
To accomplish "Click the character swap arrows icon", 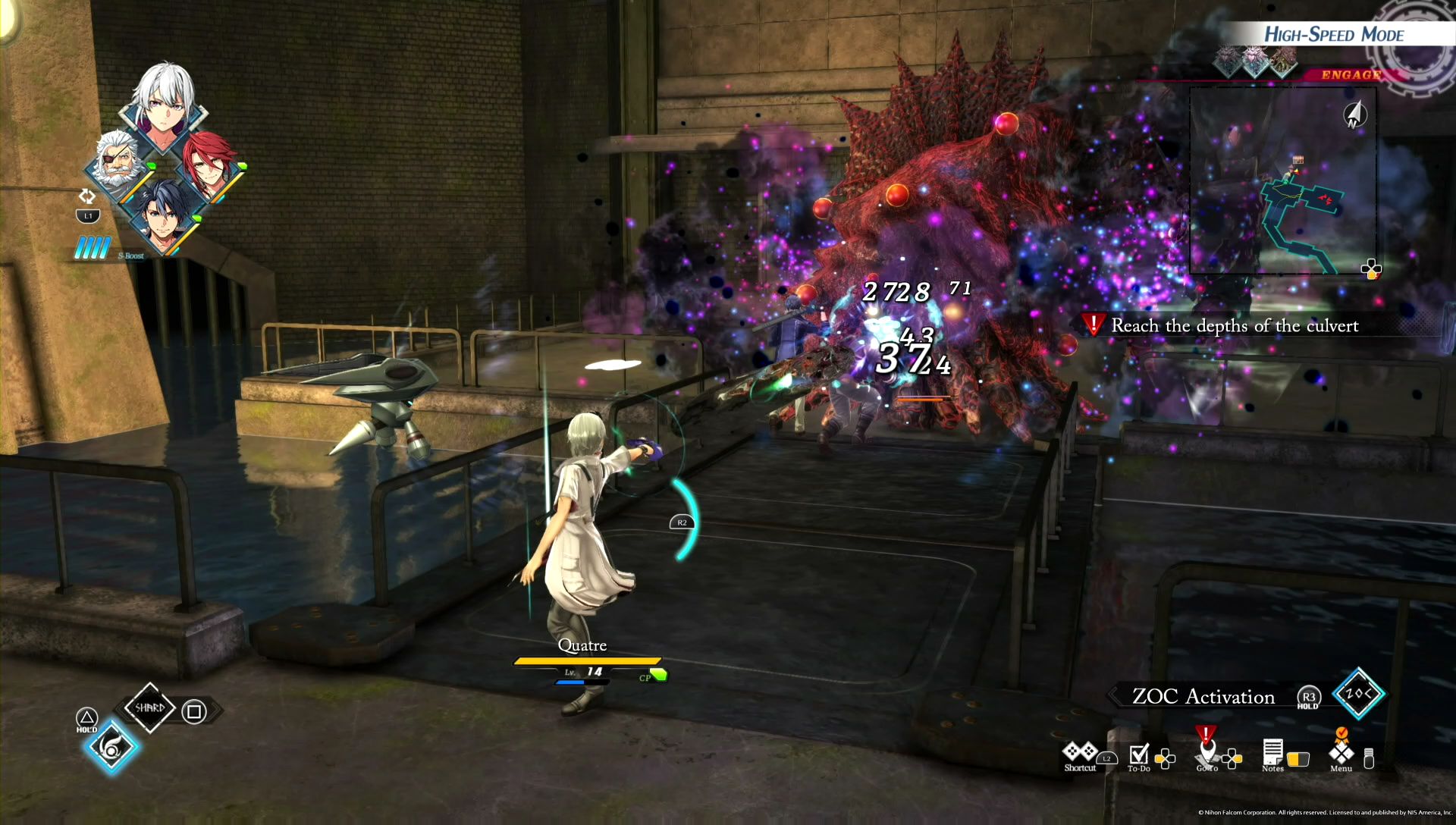I will (x=87, y=196).
